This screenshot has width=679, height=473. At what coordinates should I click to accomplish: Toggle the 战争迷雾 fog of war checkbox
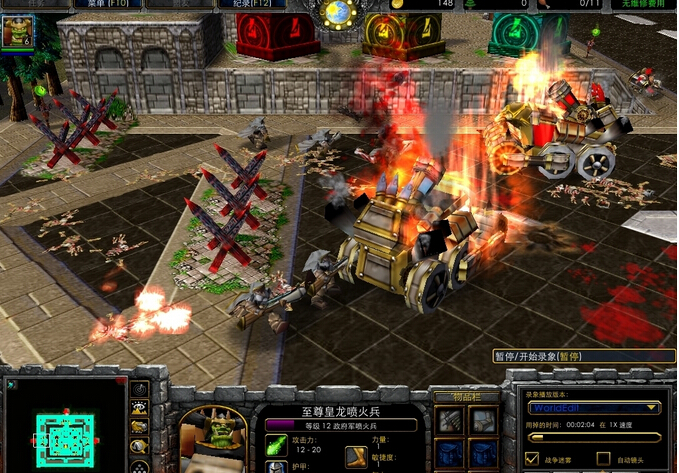(533, 459)
